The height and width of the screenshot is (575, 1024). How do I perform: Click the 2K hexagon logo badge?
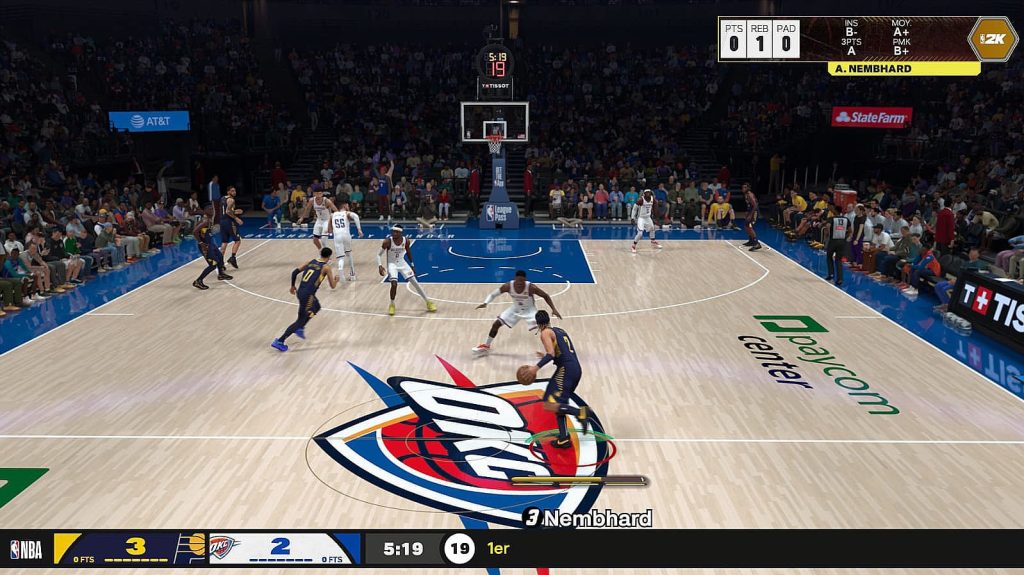992,39
